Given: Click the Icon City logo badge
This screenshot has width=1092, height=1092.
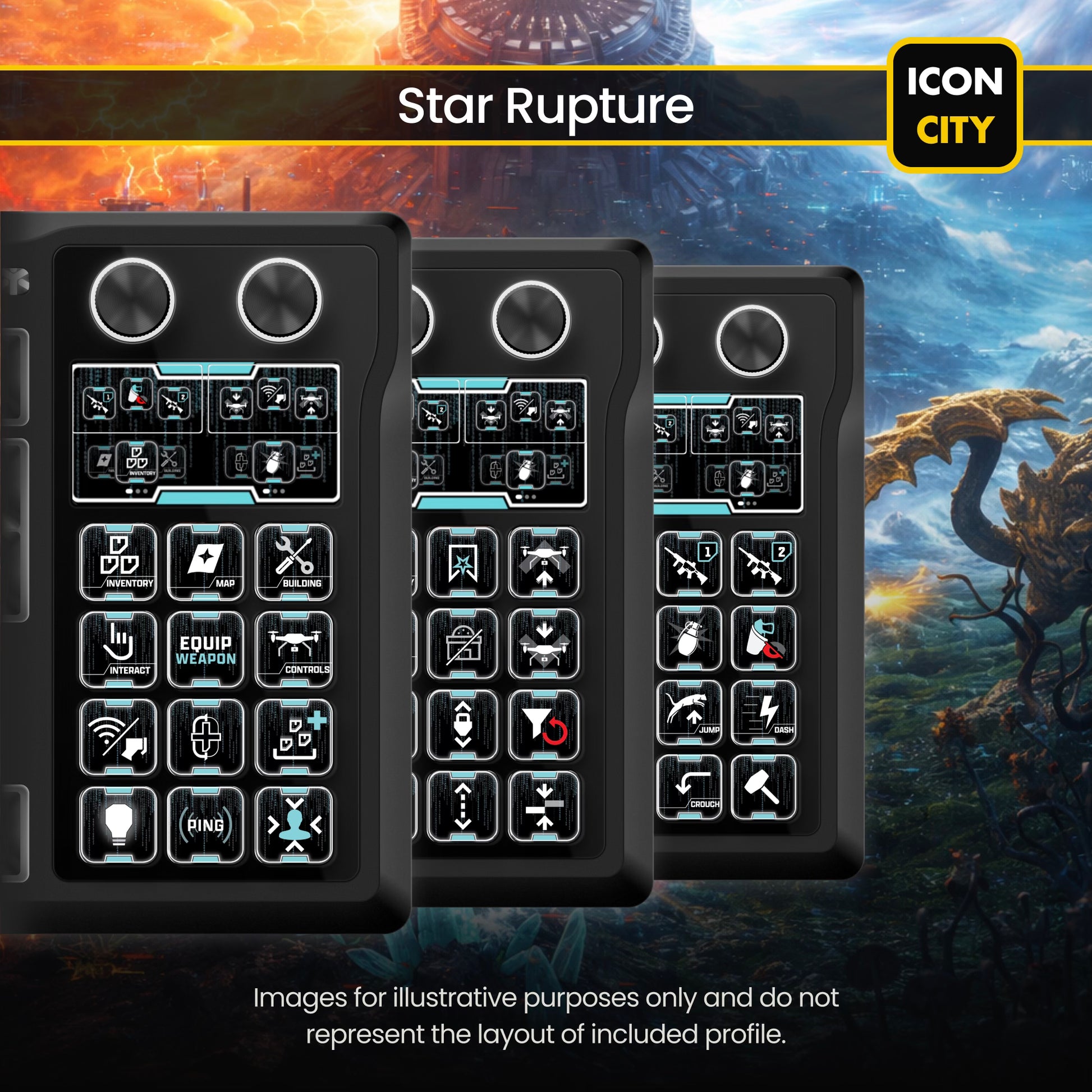Looking at the screenshot, I should (955, 105).
